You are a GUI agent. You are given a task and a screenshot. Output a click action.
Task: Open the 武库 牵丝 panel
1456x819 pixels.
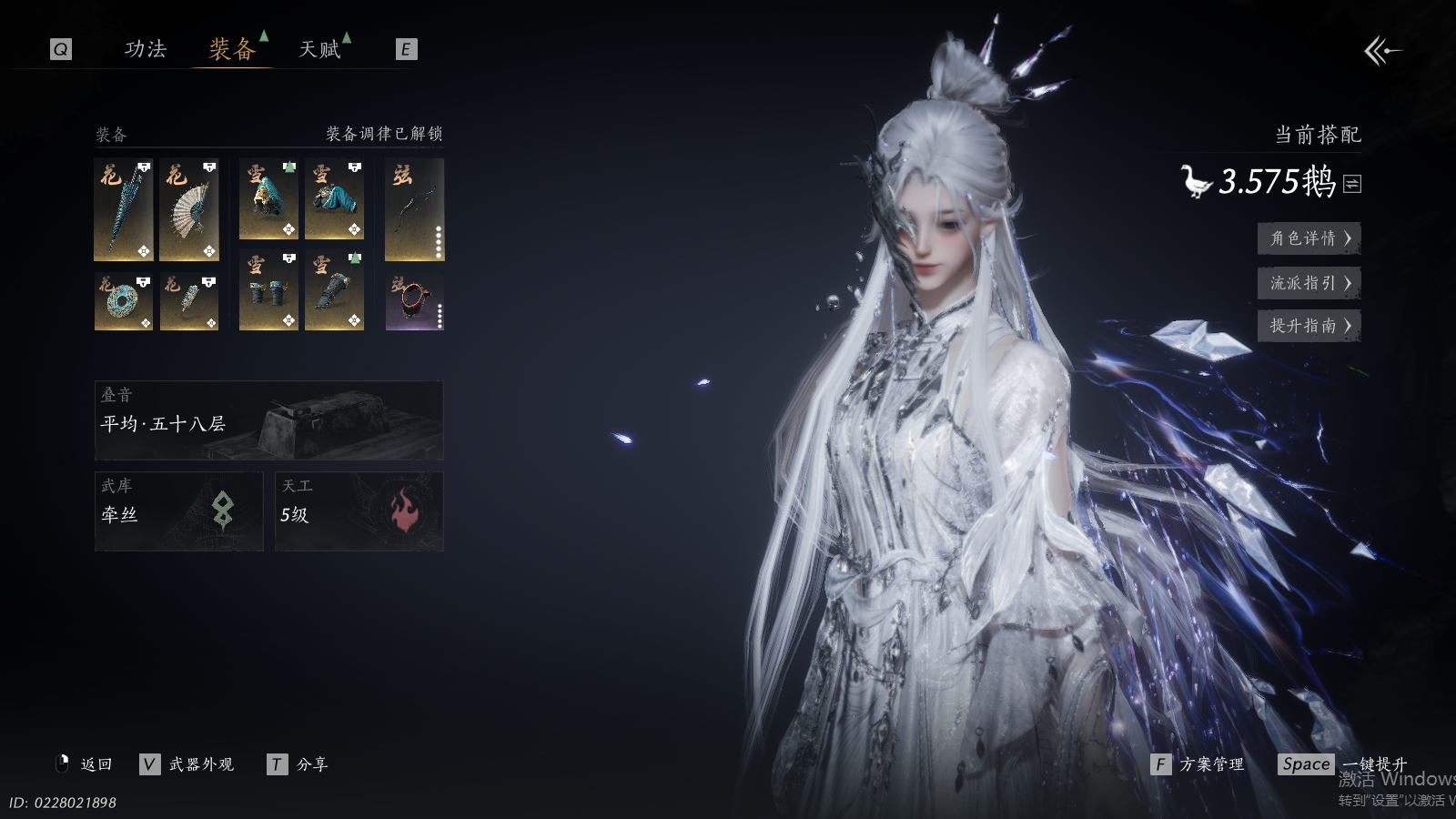(x=178, y=511)
